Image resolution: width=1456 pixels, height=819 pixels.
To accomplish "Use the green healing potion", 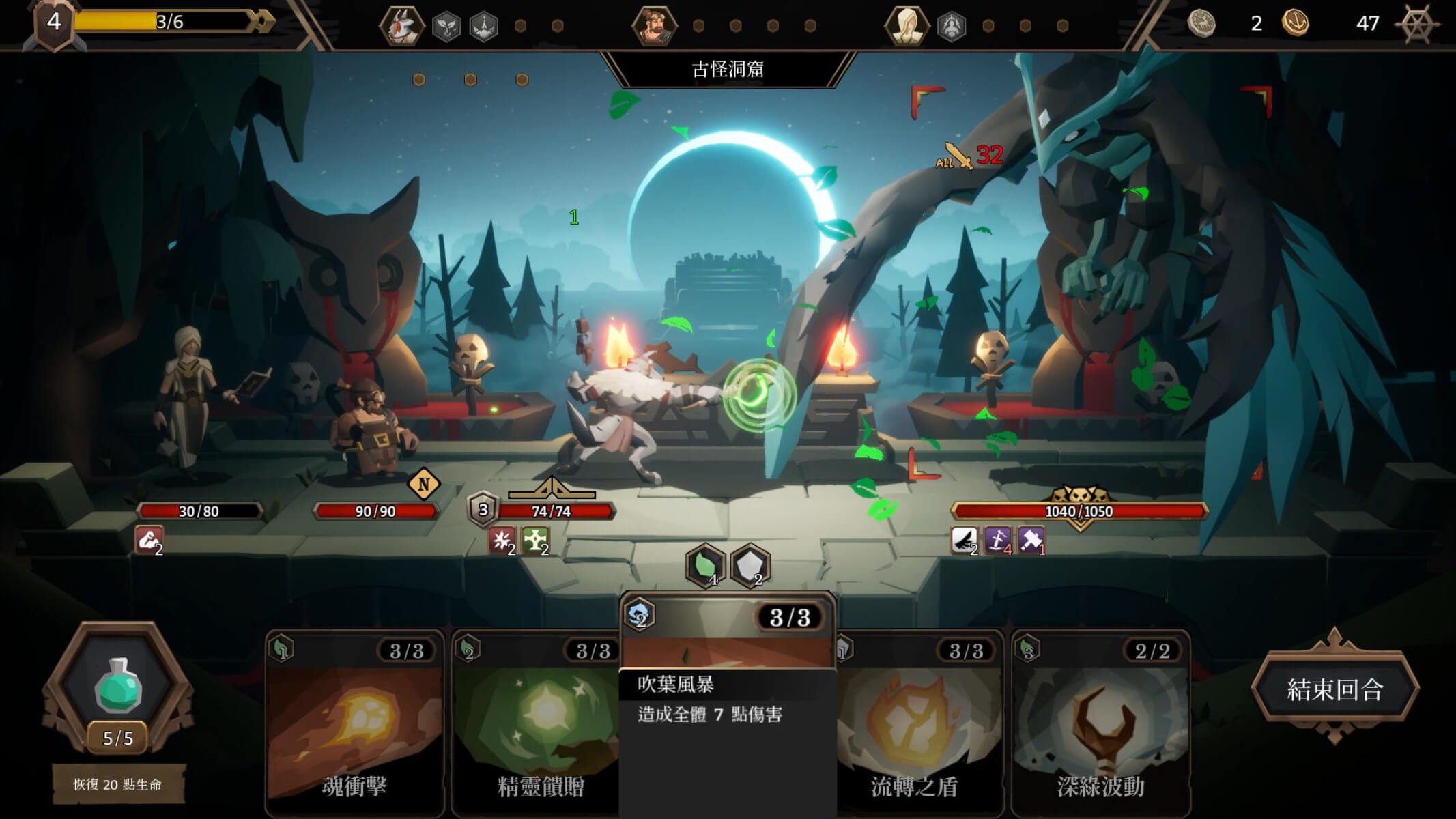I will click(118, 686).
